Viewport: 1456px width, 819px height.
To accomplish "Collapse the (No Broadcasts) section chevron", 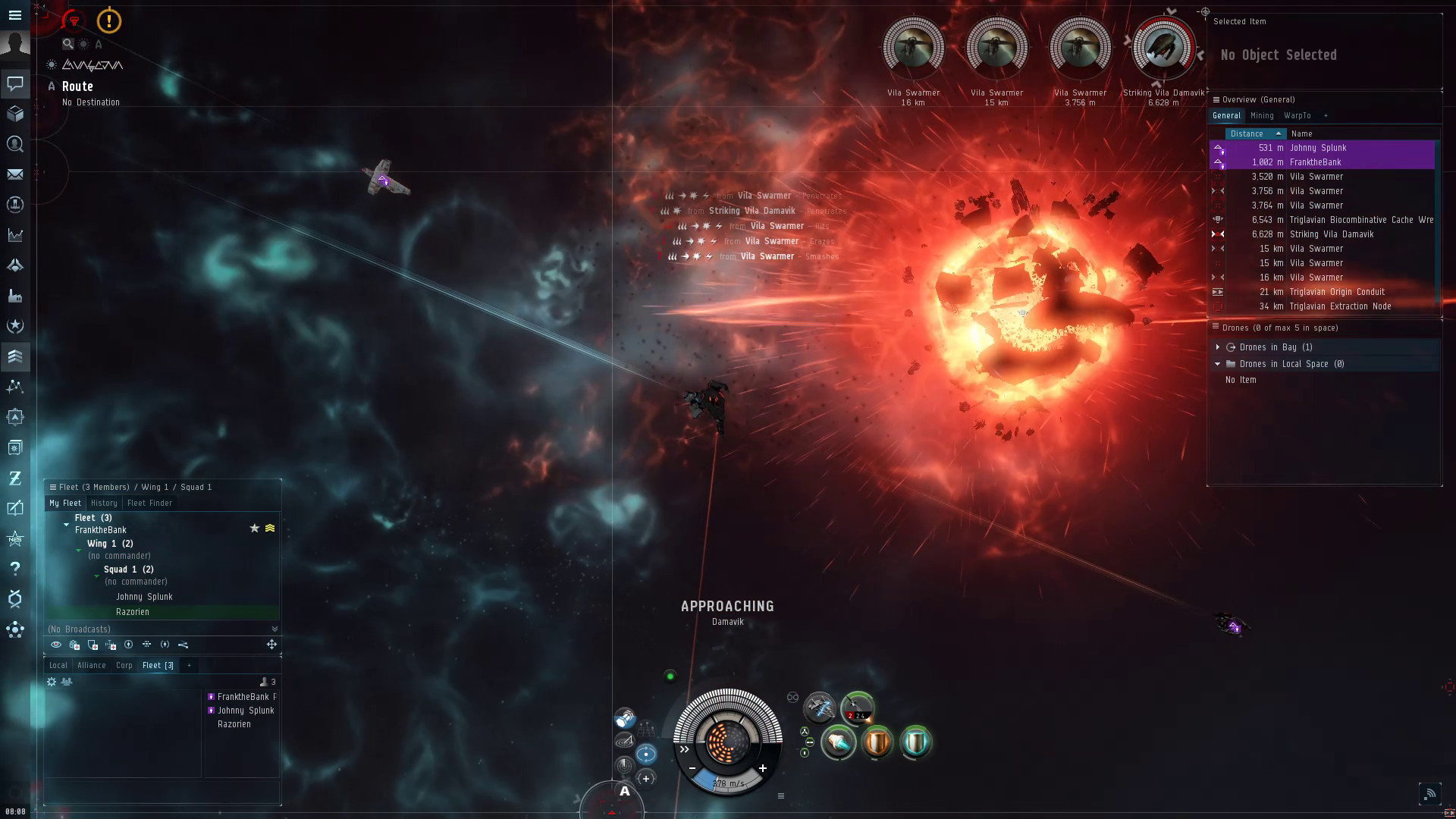I will (x=274, y=629).
